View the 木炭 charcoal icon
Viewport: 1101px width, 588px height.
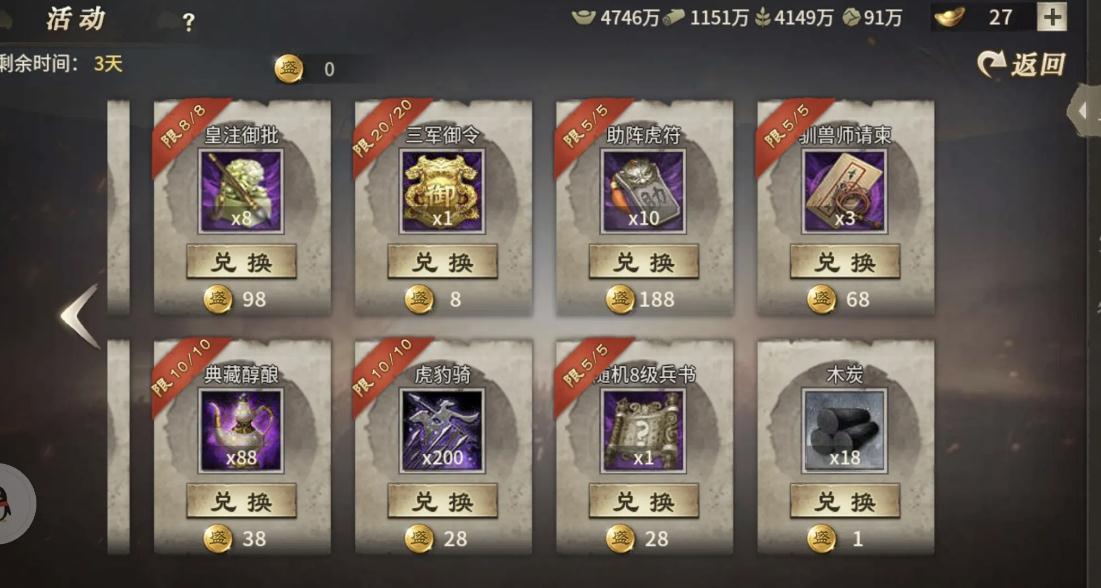click(x=844, y=430)
